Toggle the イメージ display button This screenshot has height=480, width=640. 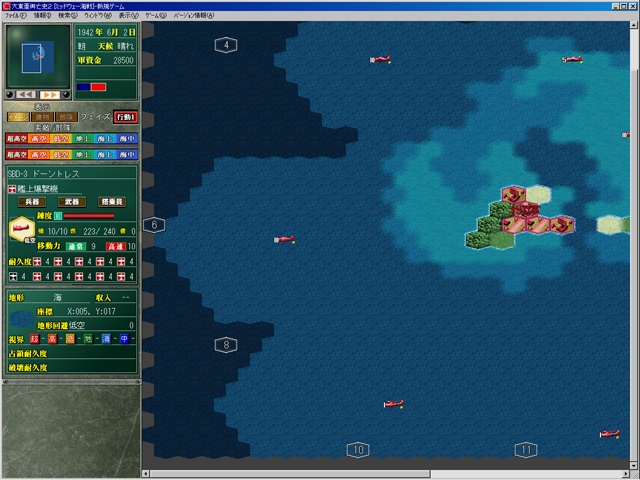pos(17,117)
